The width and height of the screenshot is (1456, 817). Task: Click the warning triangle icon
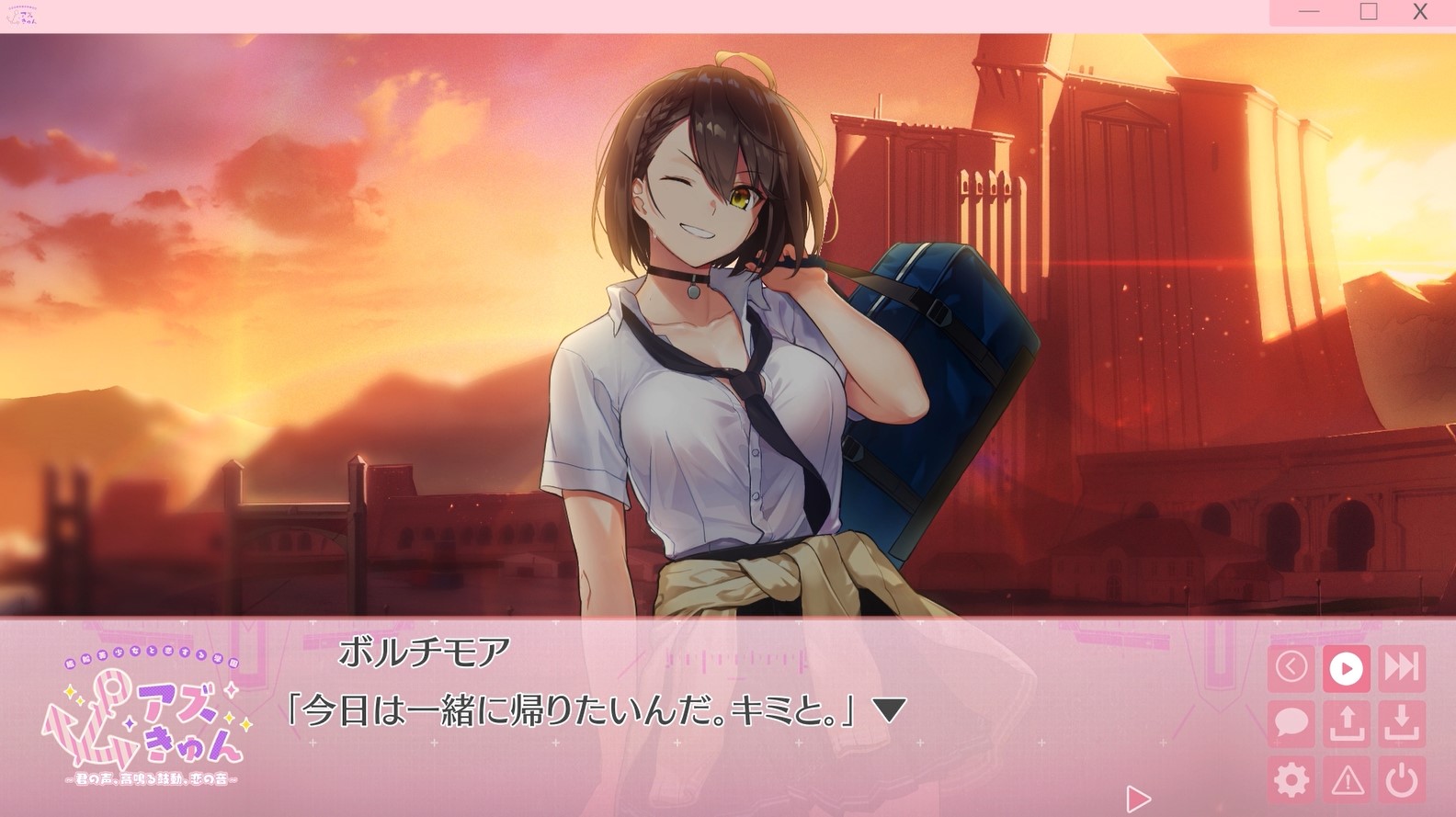[x=1347, y=780]
